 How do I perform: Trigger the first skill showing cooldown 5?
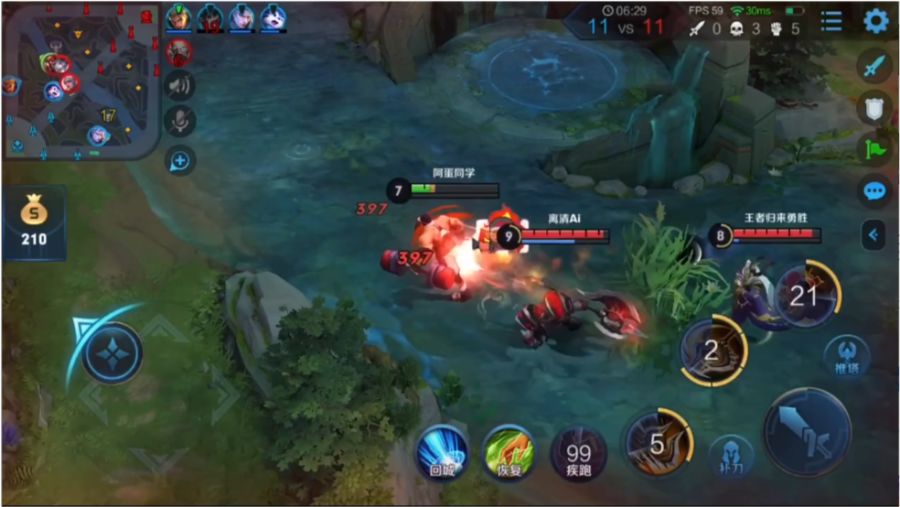click(x=657, y=443)
